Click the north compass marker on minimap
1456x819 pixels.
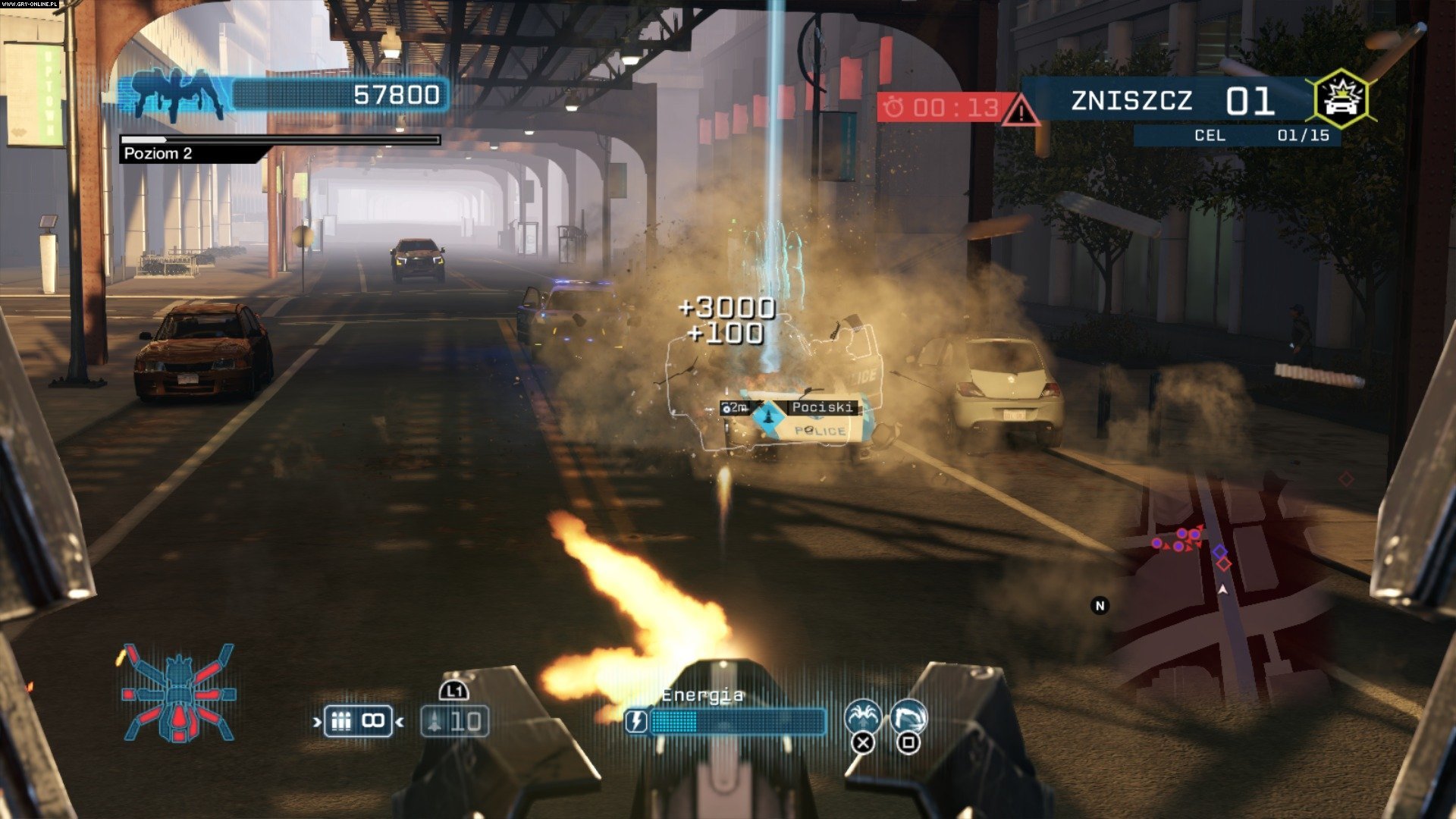pyautogui.click(x=1100, y=605)
